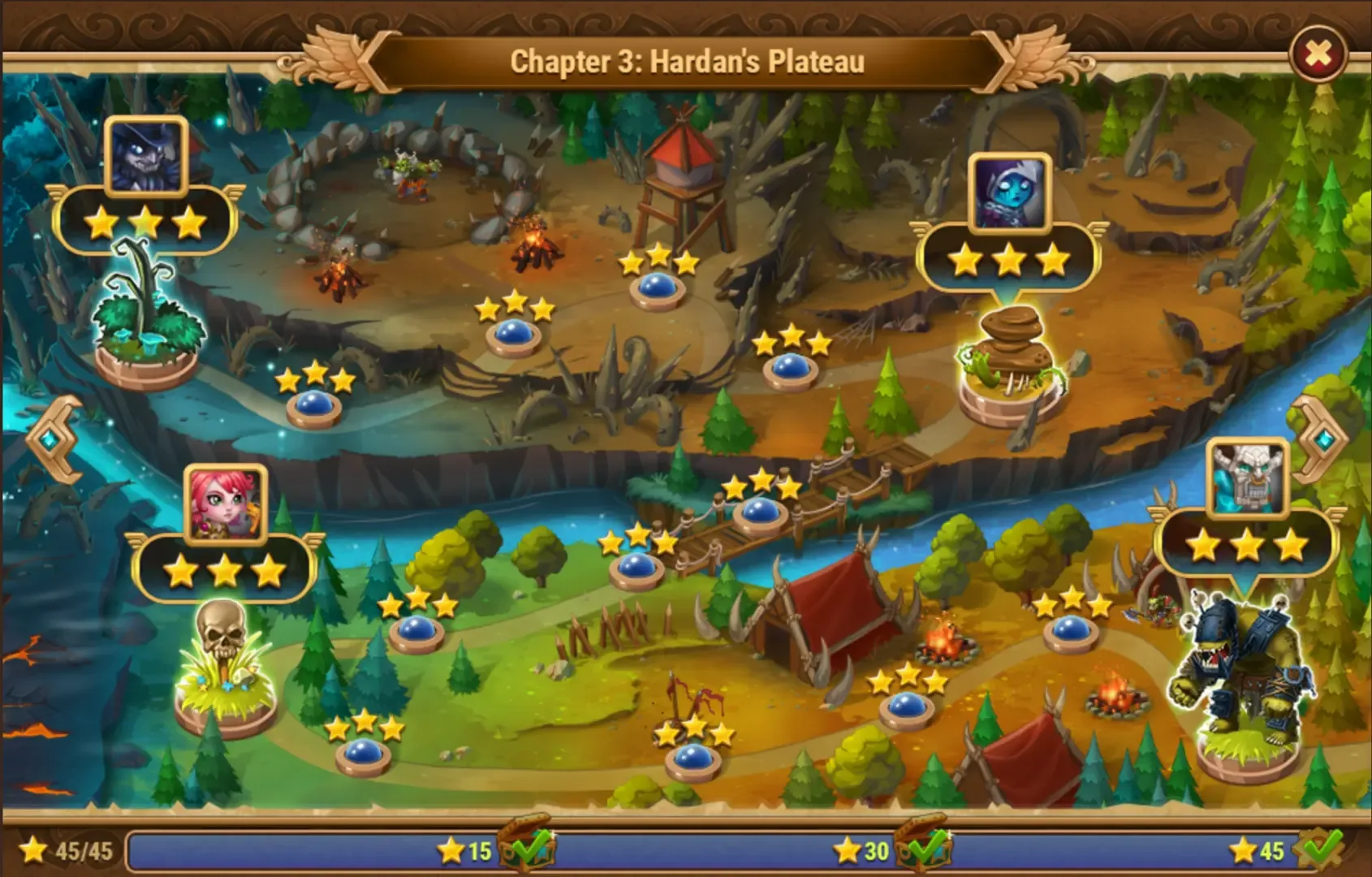Click the 45/45 star counter
1372x877 pixels.
63,849
